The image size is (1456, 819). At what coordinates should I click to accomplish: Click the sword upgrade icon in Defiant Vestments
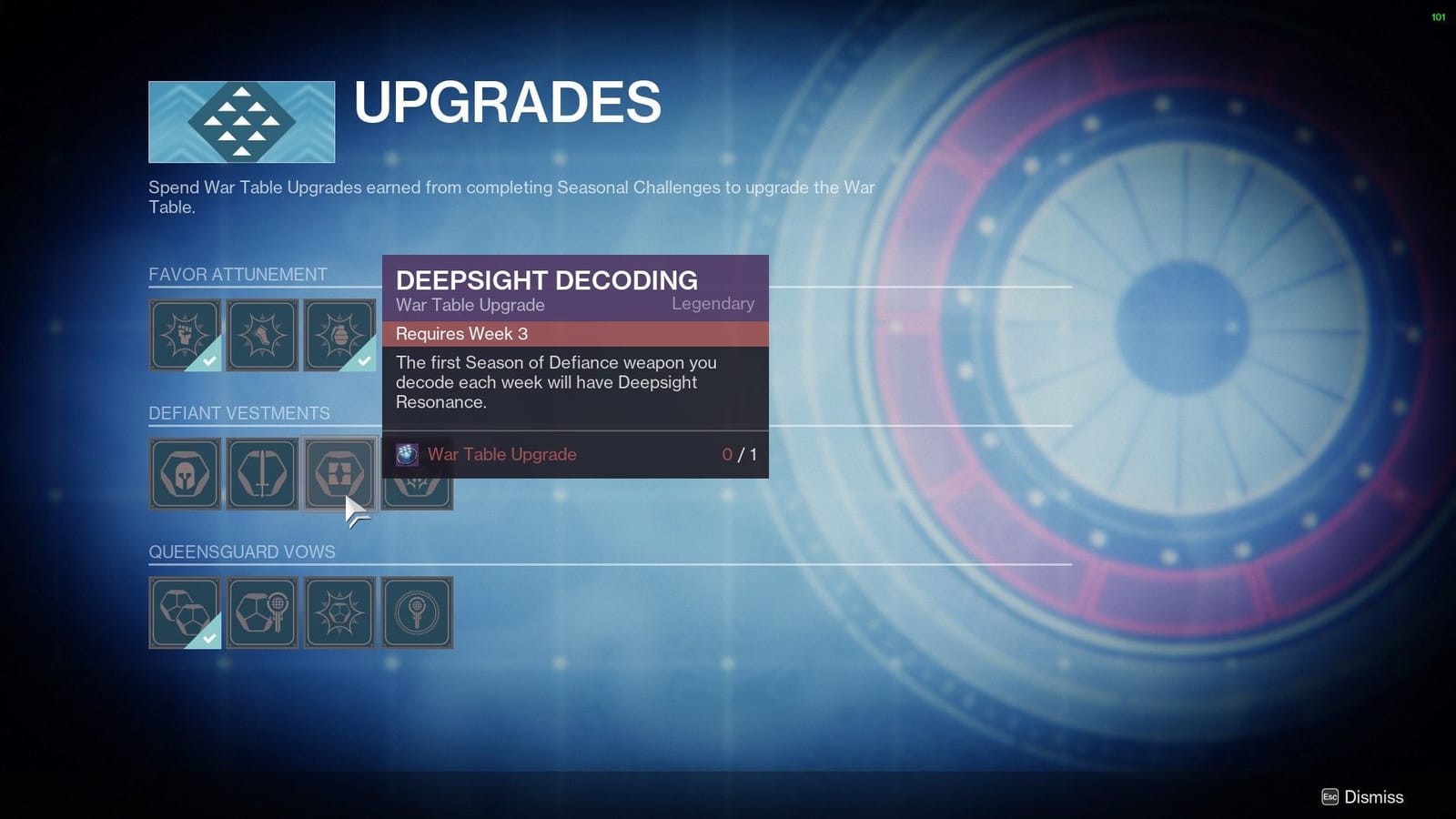click(262, 473)
